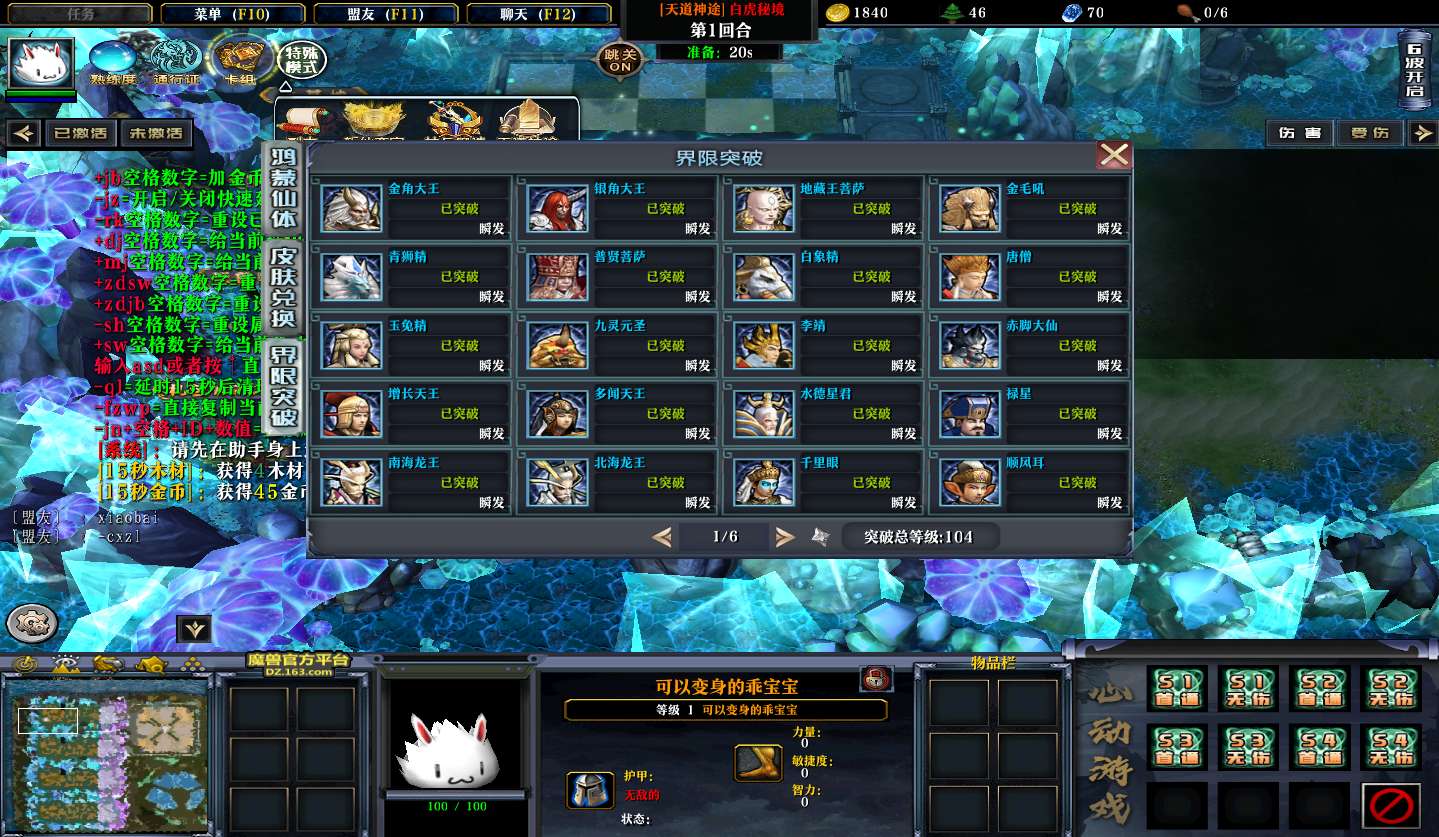
Task: Click the 特殊模式 round button
Action: pos(301,60)
